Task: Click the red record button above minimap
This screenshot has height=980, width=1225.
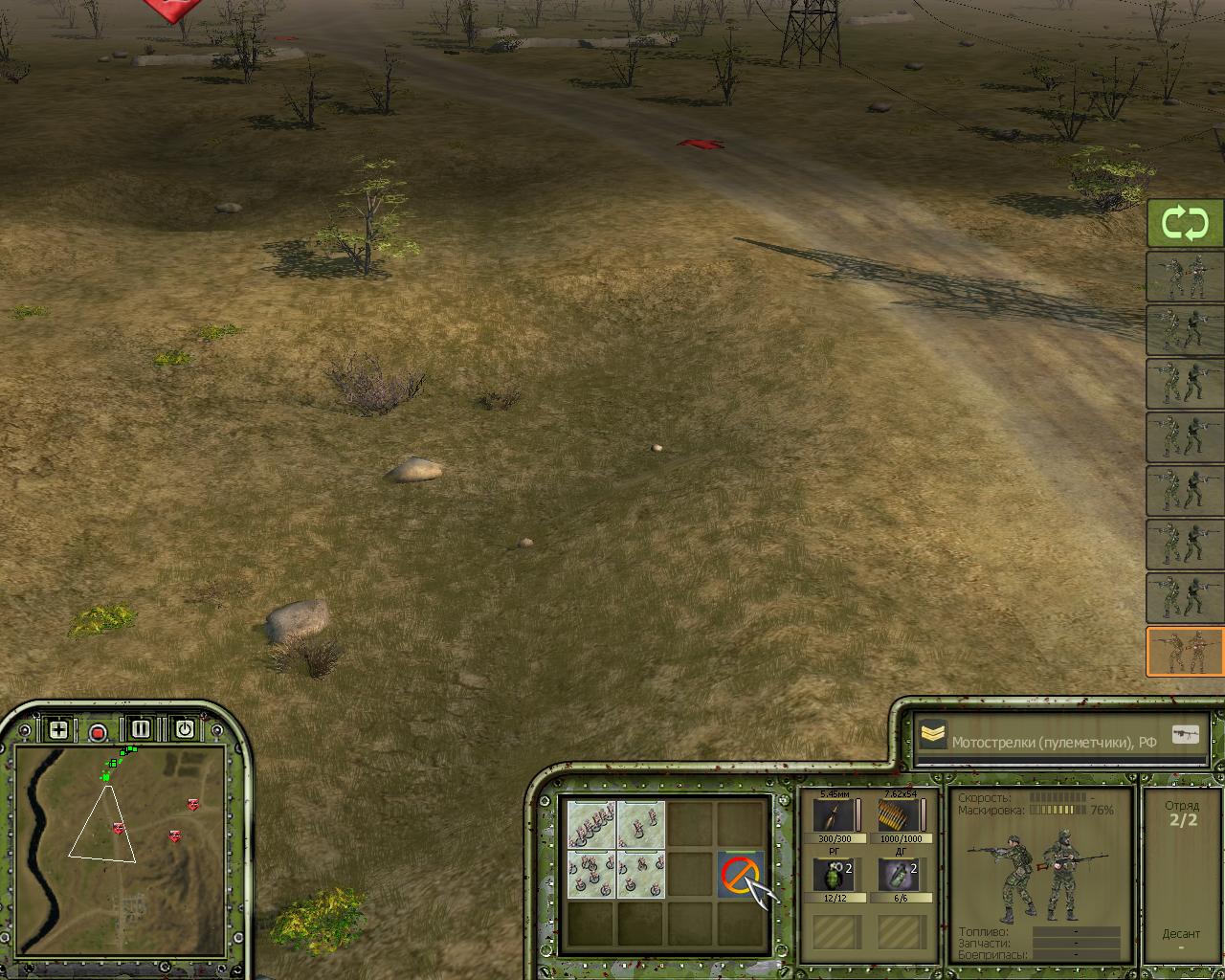Action: pos(98,732)
